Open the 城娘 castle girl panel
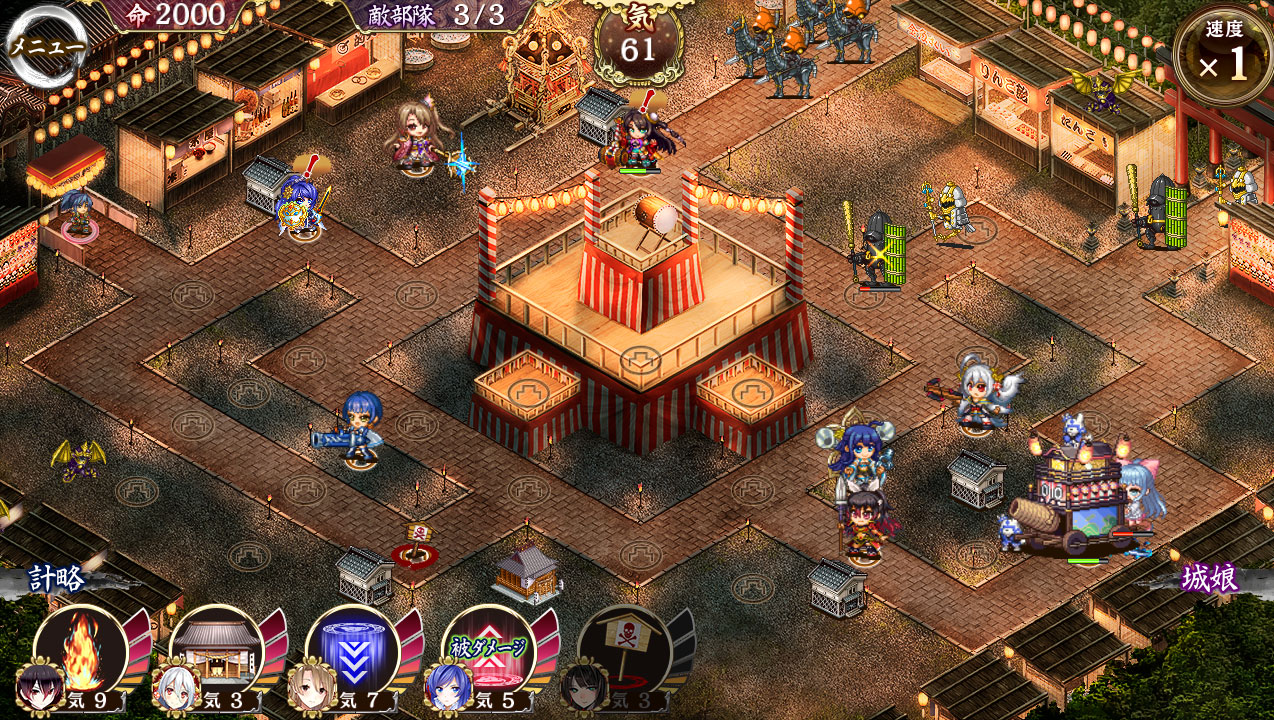 tap(1209, 578)
